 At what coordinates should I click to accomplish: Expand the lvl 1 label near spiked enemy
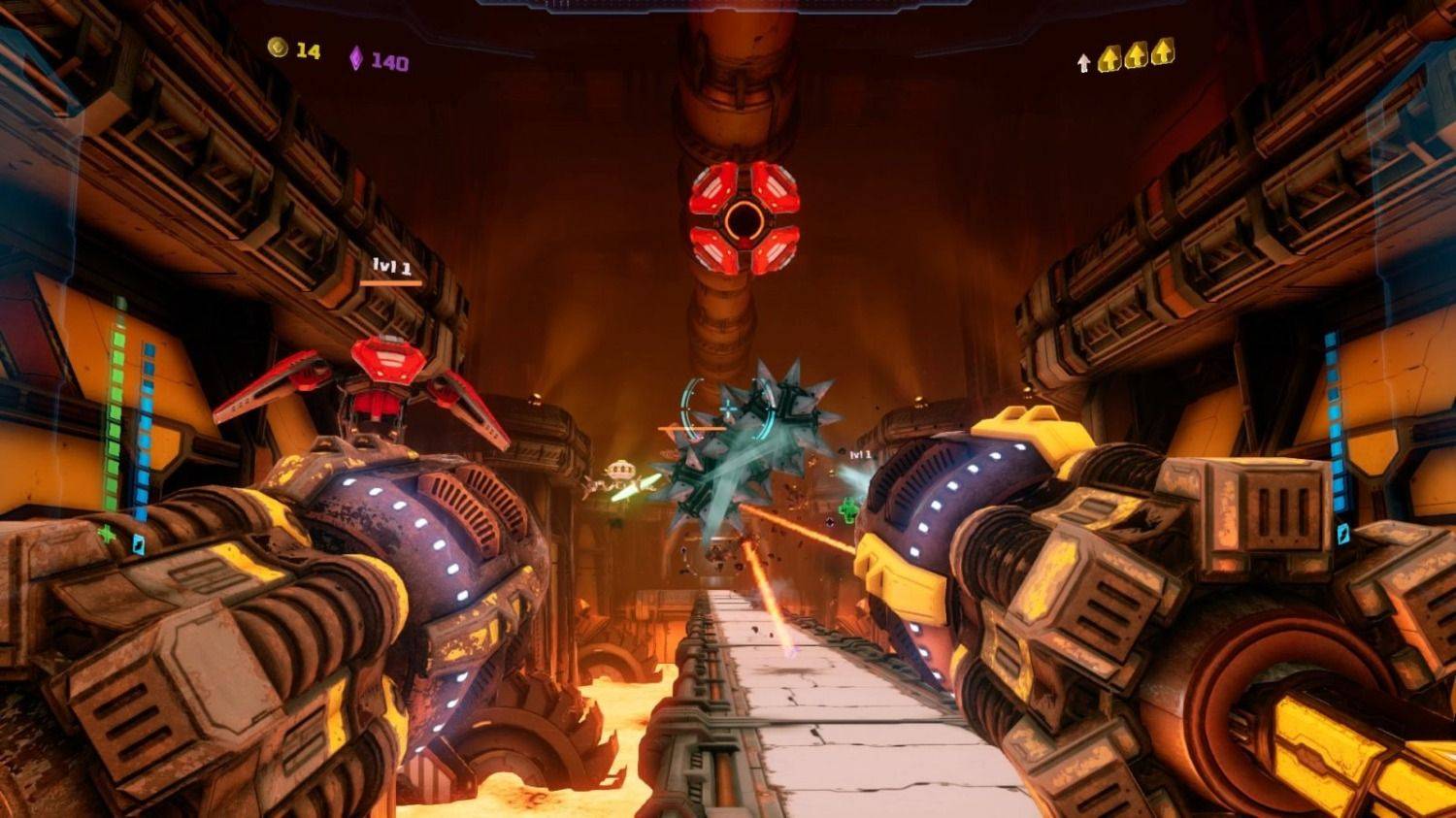[861, 452]
